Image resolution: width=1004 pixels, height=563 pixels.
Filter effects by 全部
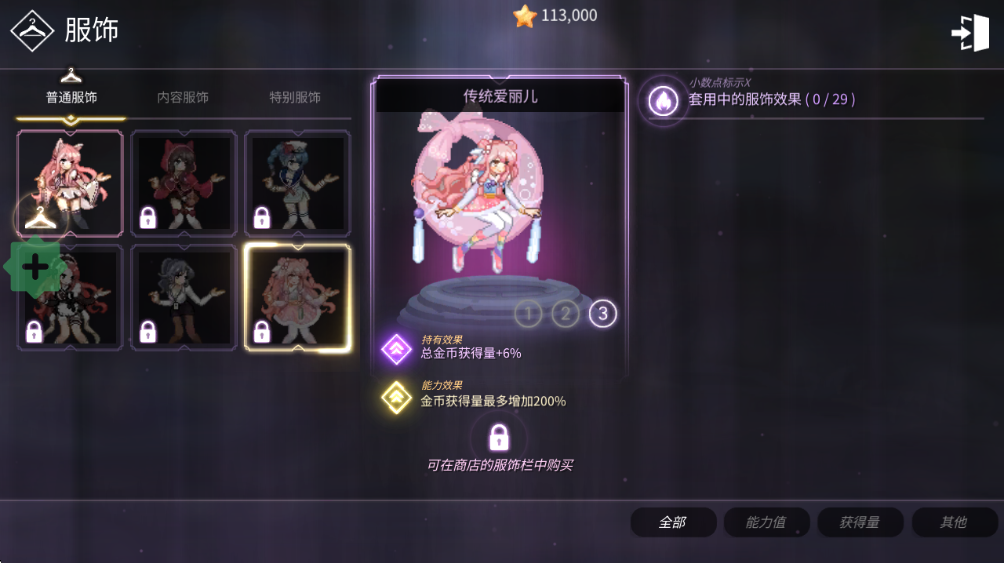pos(673,522)
